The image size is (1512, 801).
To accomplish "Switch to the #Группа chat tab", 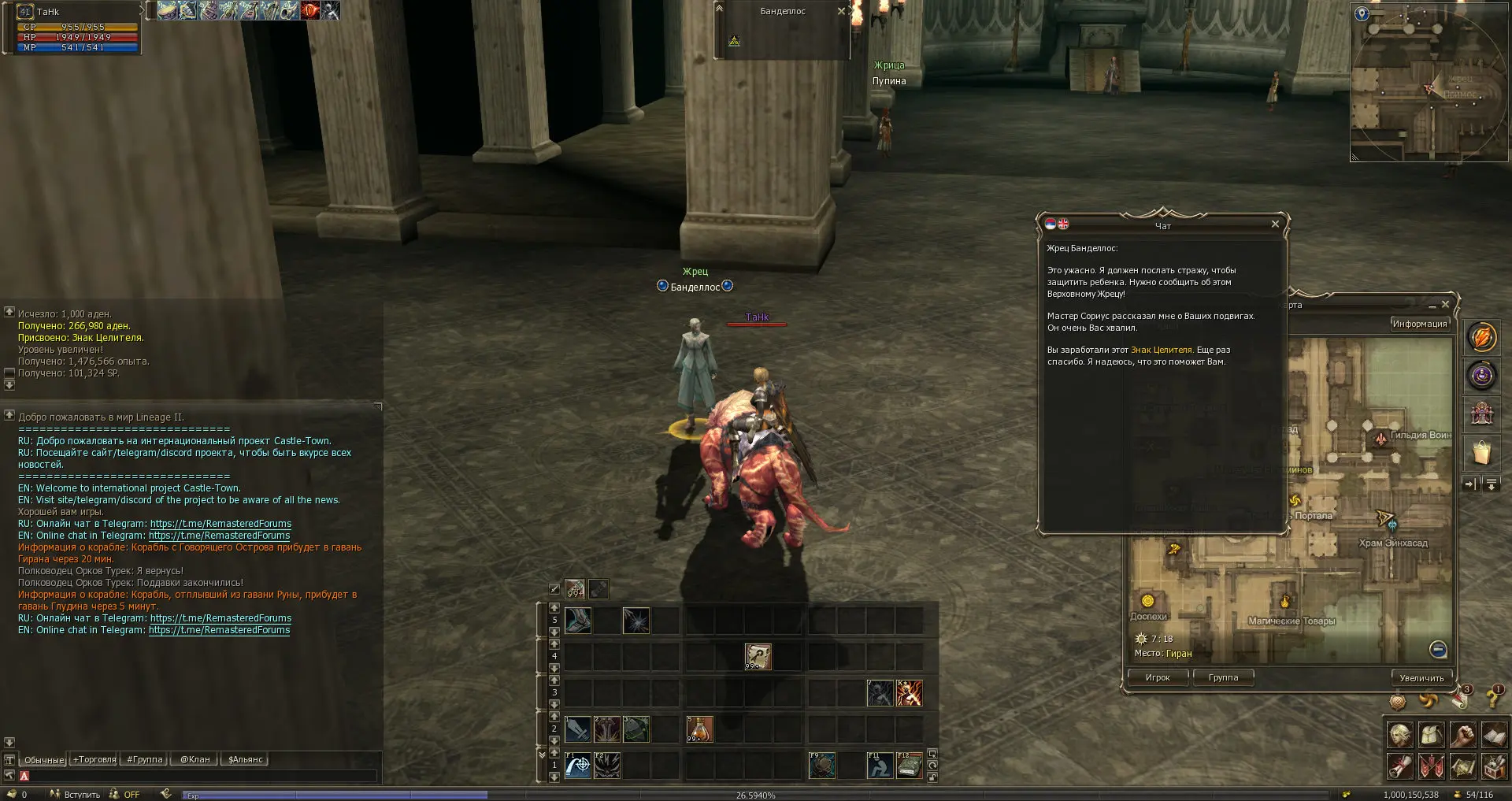I will (x=145, y=760).
